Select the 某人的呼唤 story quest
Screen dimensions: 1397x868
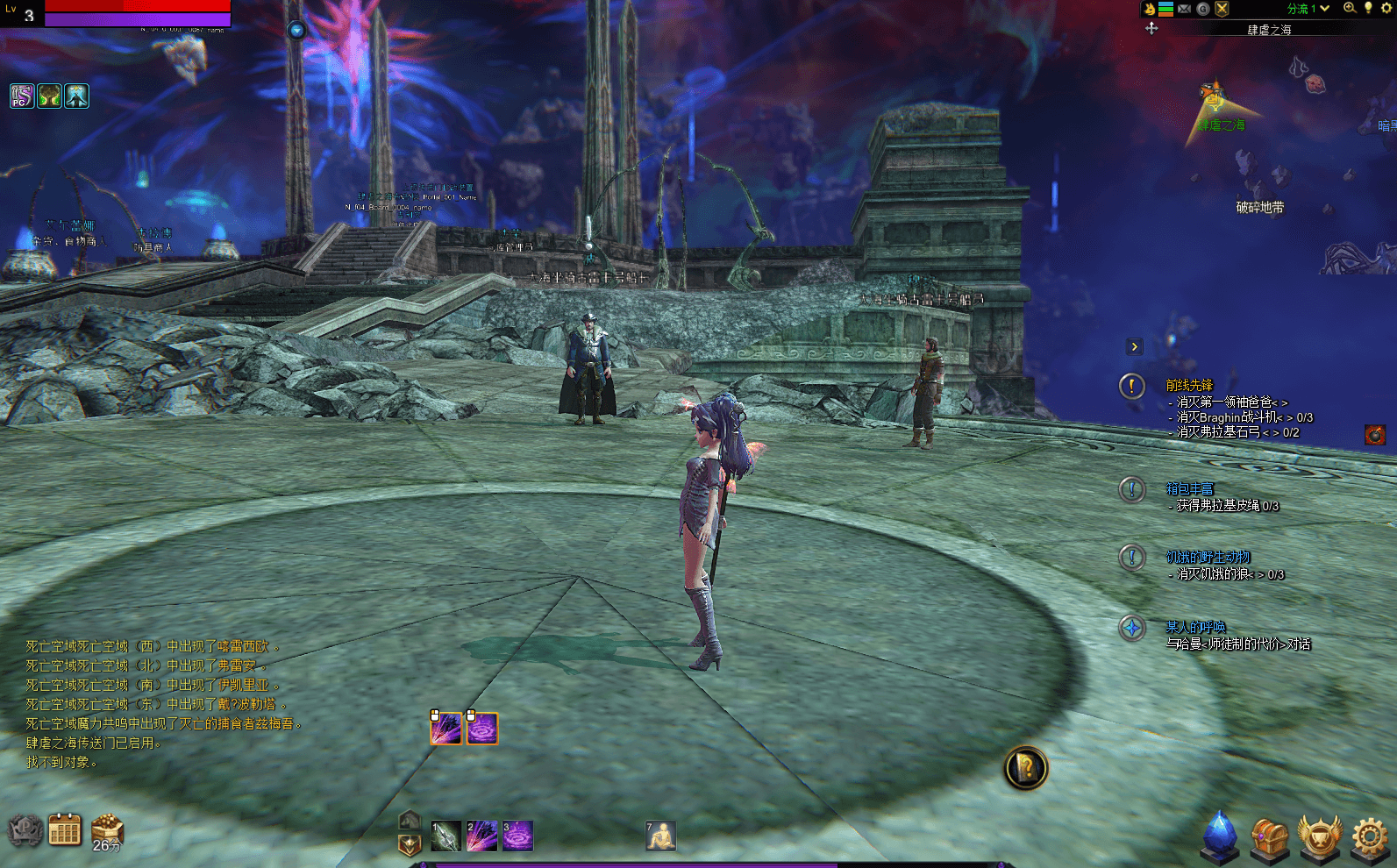(x=1195, y=627)
